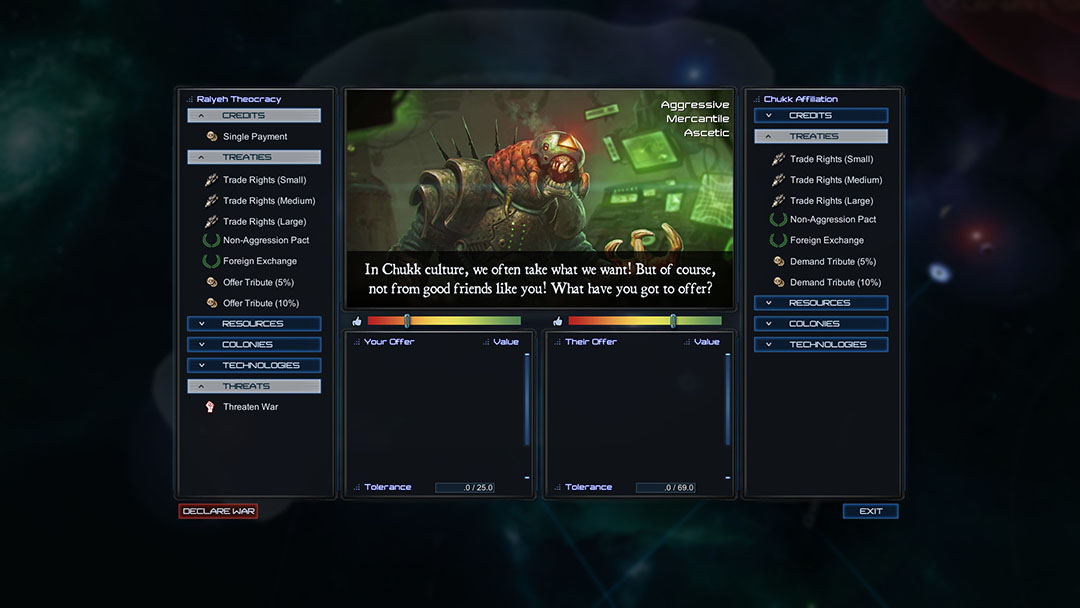This screenshot has height=608, width=1080.
Task: Expand Ralyeh Theocracy's Resources section
Action: click(x=254, y=324)
